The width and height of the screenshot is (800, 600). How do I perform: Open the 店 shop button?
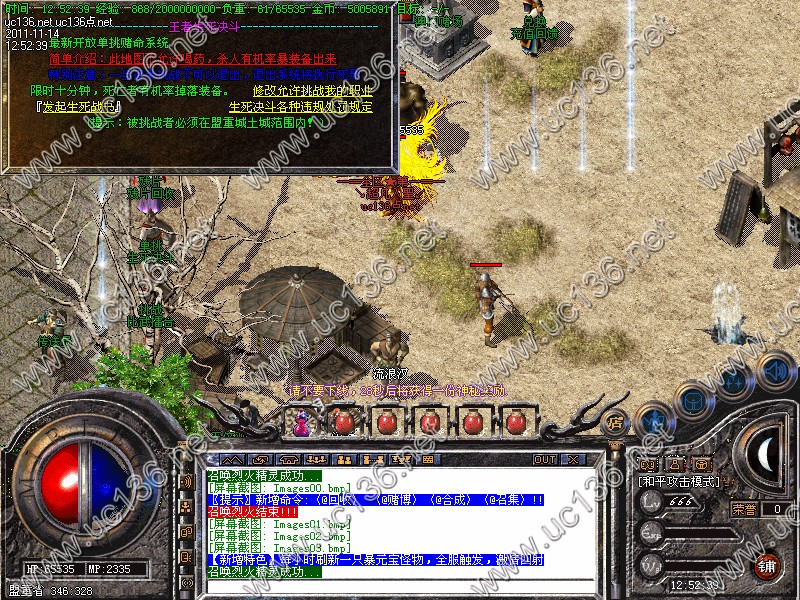pyautogui.click(x=616, y=421)
